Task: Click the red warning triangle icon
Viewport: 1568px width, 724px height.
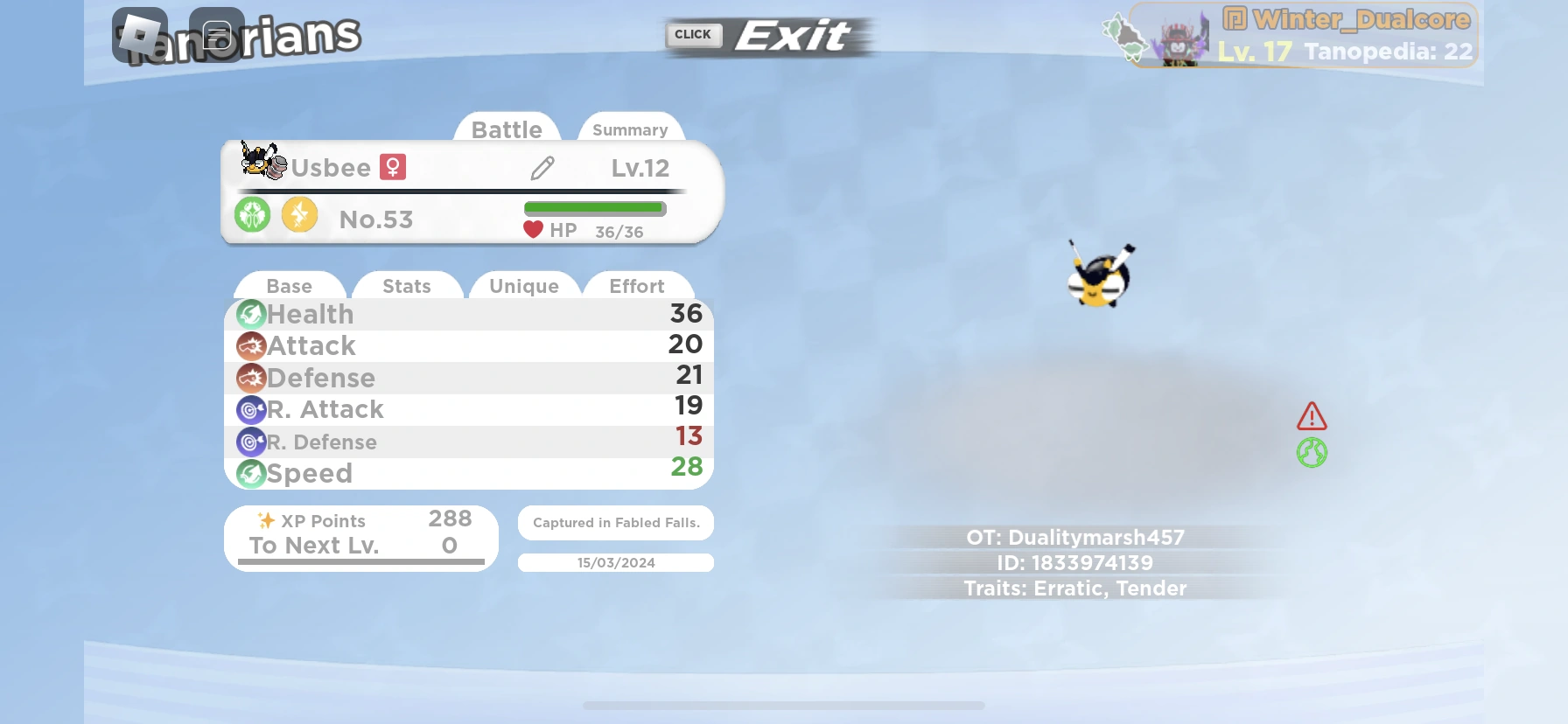Action: [x=1310, y=418]
